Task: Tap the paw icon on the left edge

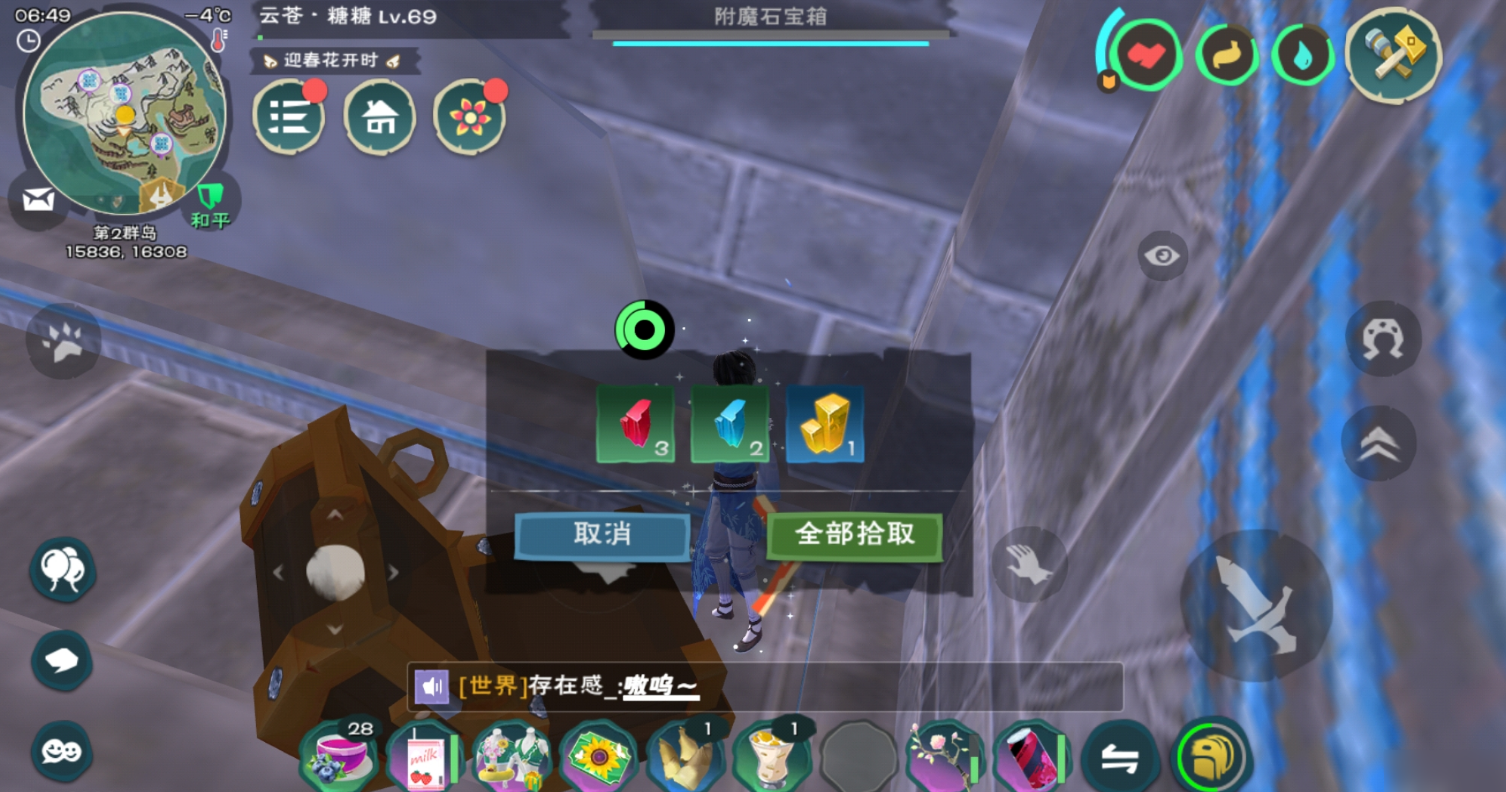Action: (63, 340)
